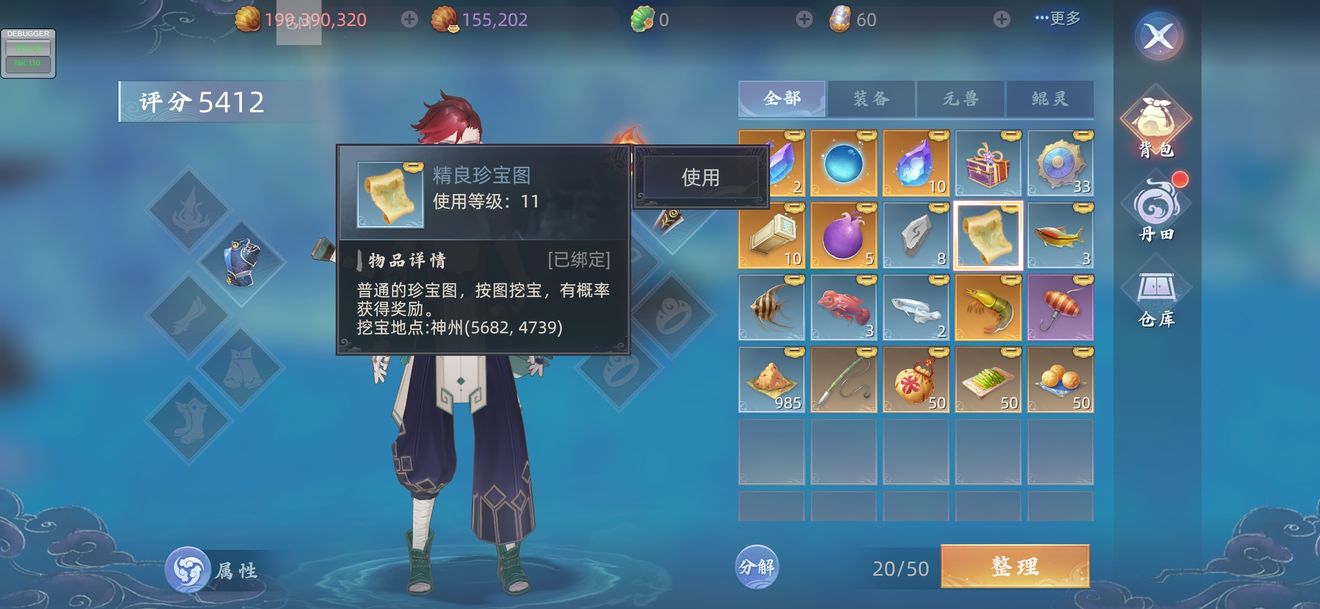Select the 全部 tab
This screenshot has width=1320, height=609.
coord(782,99)
